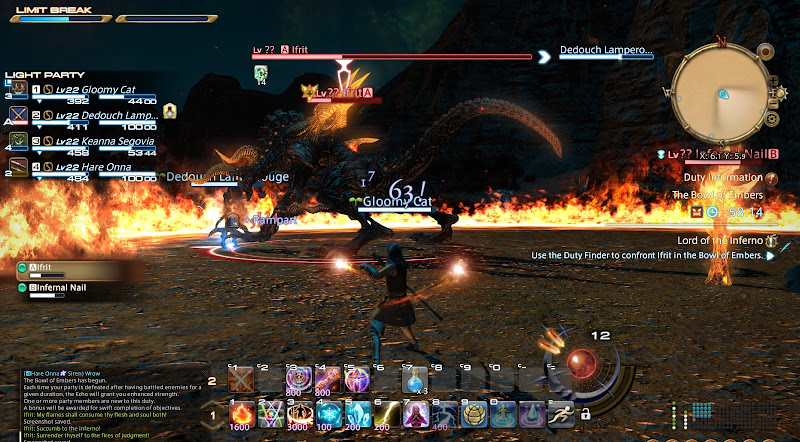Use the snowflake ice spell

(328, 412)
